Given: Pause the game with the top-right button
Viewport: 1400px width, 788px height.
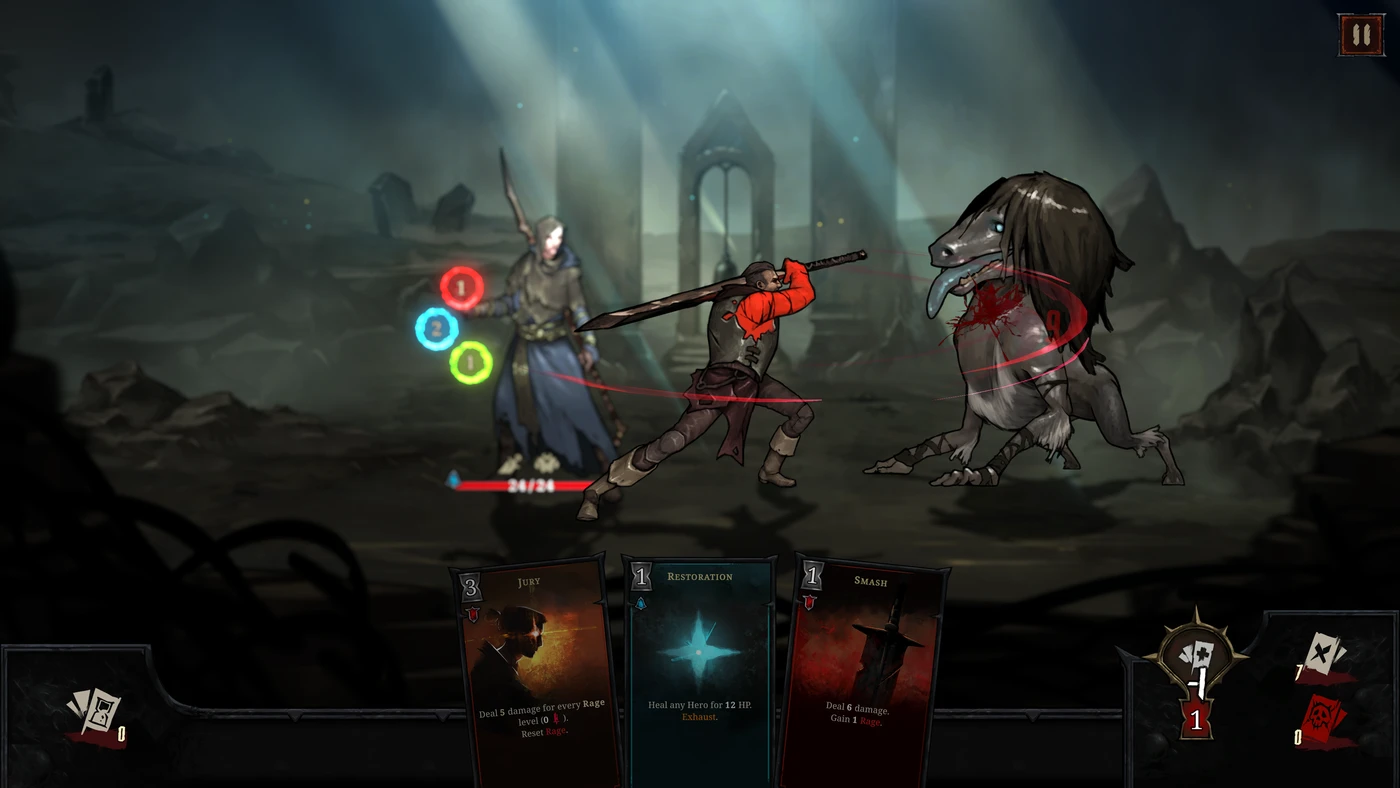Looking at the screenshot, I should pyautogui.click(x=1360, y=35).
